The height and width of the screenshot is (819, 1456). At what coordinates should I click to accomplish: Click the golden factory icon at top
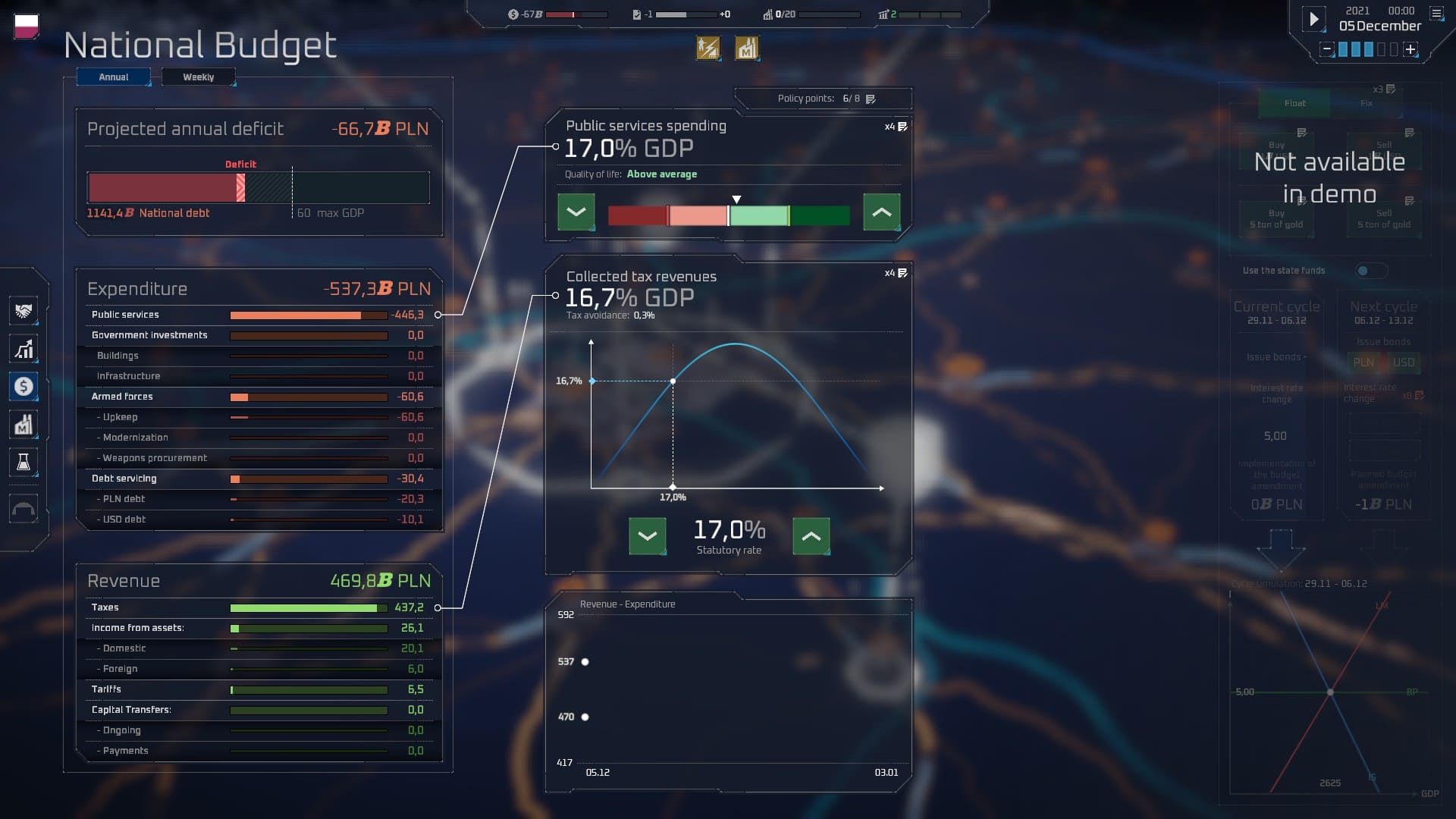click(746, 49)
